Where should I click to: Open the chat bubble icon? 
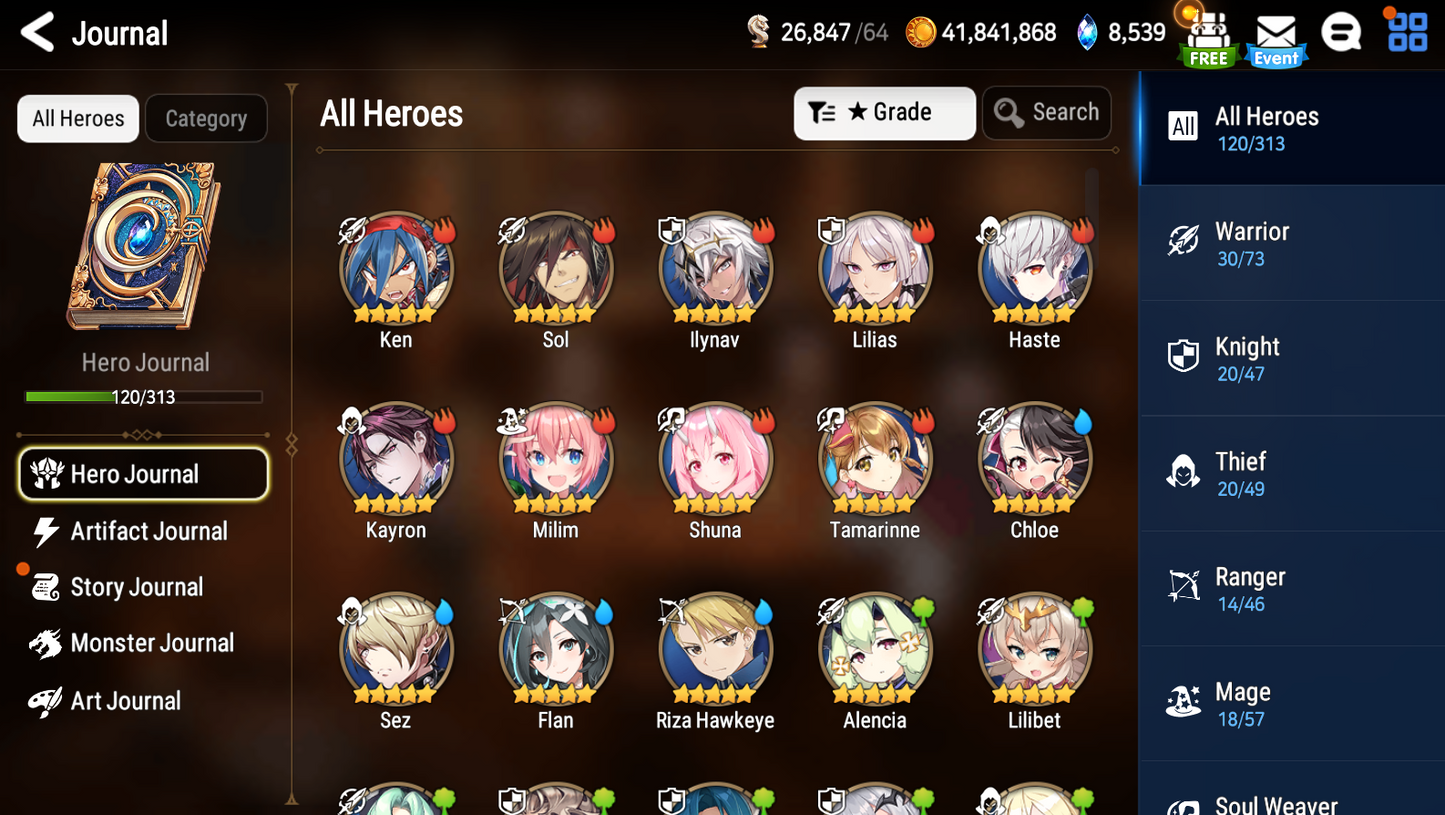tap(1341, 31)
